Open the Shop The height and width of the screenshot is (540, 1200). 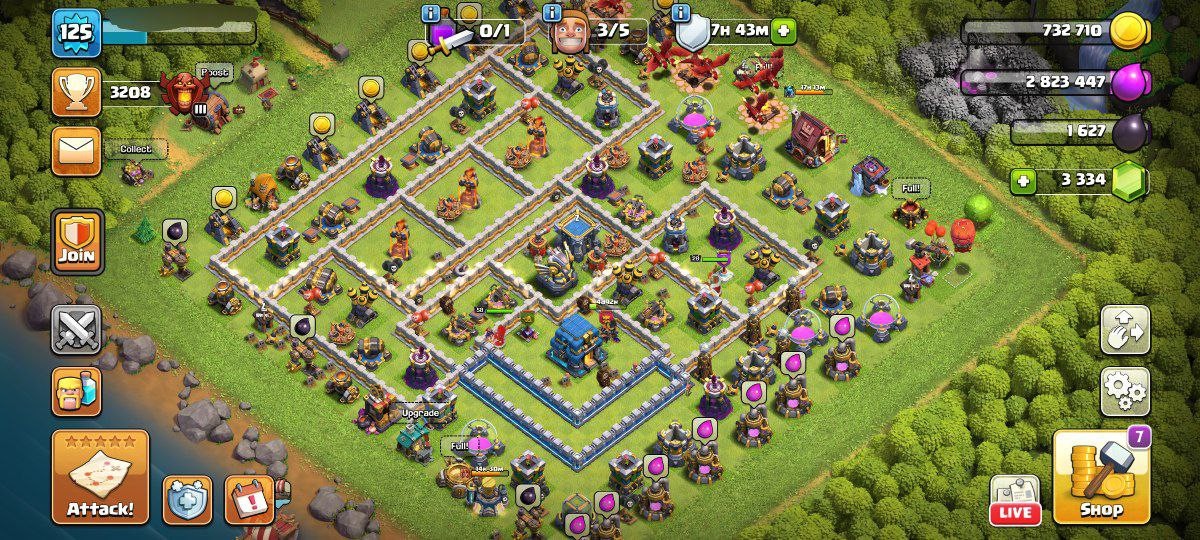point(1101,479)
